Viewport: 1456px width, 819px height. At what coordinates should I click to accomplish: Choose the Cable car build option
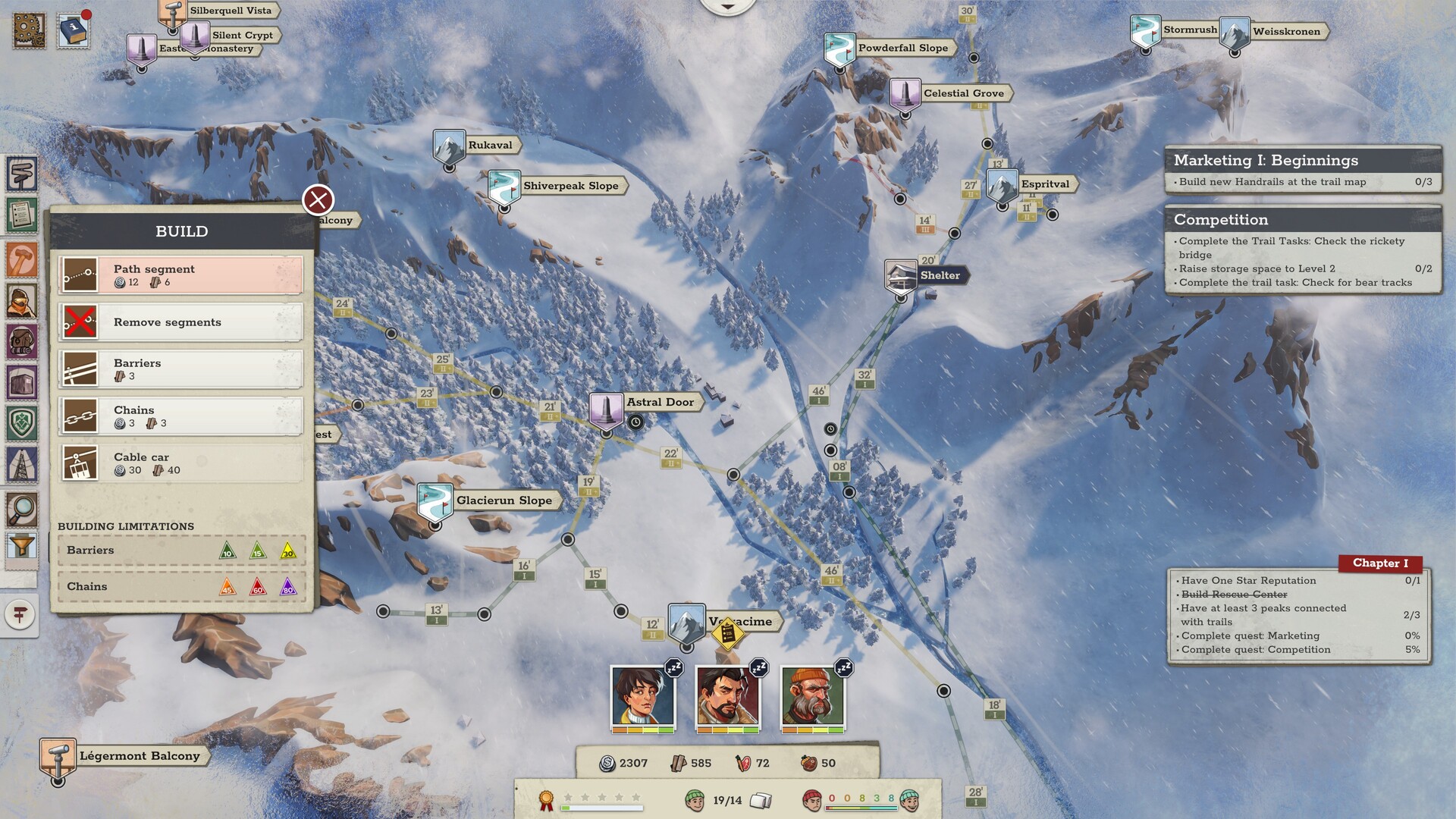(x=180, y=463)
